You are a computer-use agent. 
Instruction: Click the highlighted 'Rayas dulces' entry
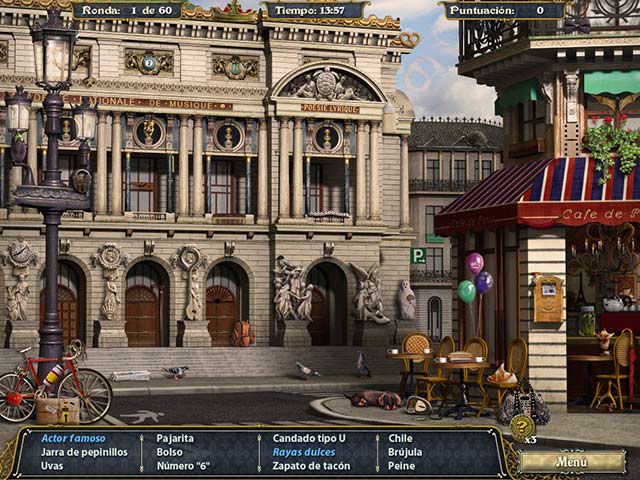pos(303,452)
